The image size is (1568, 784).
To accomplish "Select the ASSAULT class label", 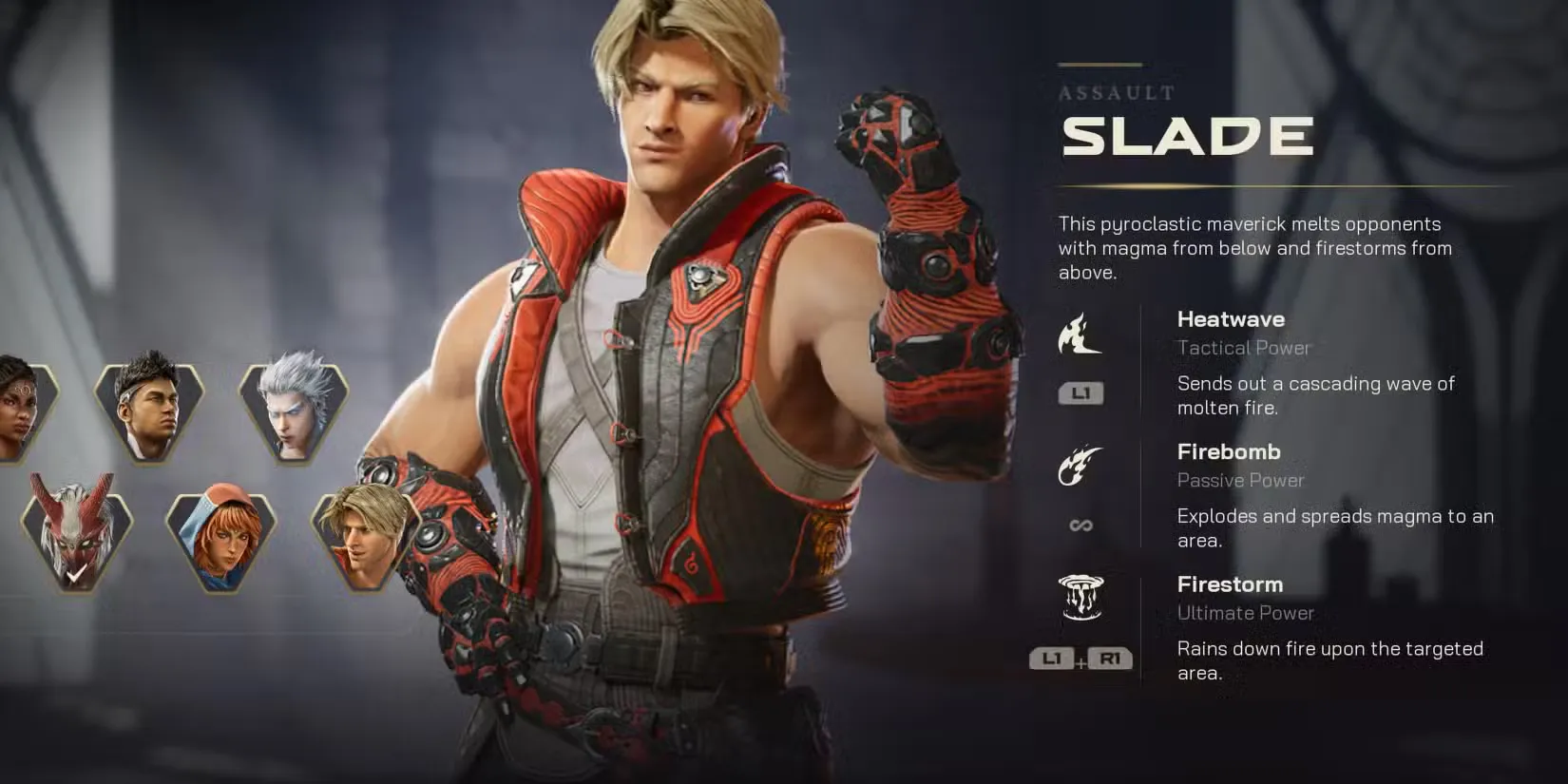I will click(1114, 93).
